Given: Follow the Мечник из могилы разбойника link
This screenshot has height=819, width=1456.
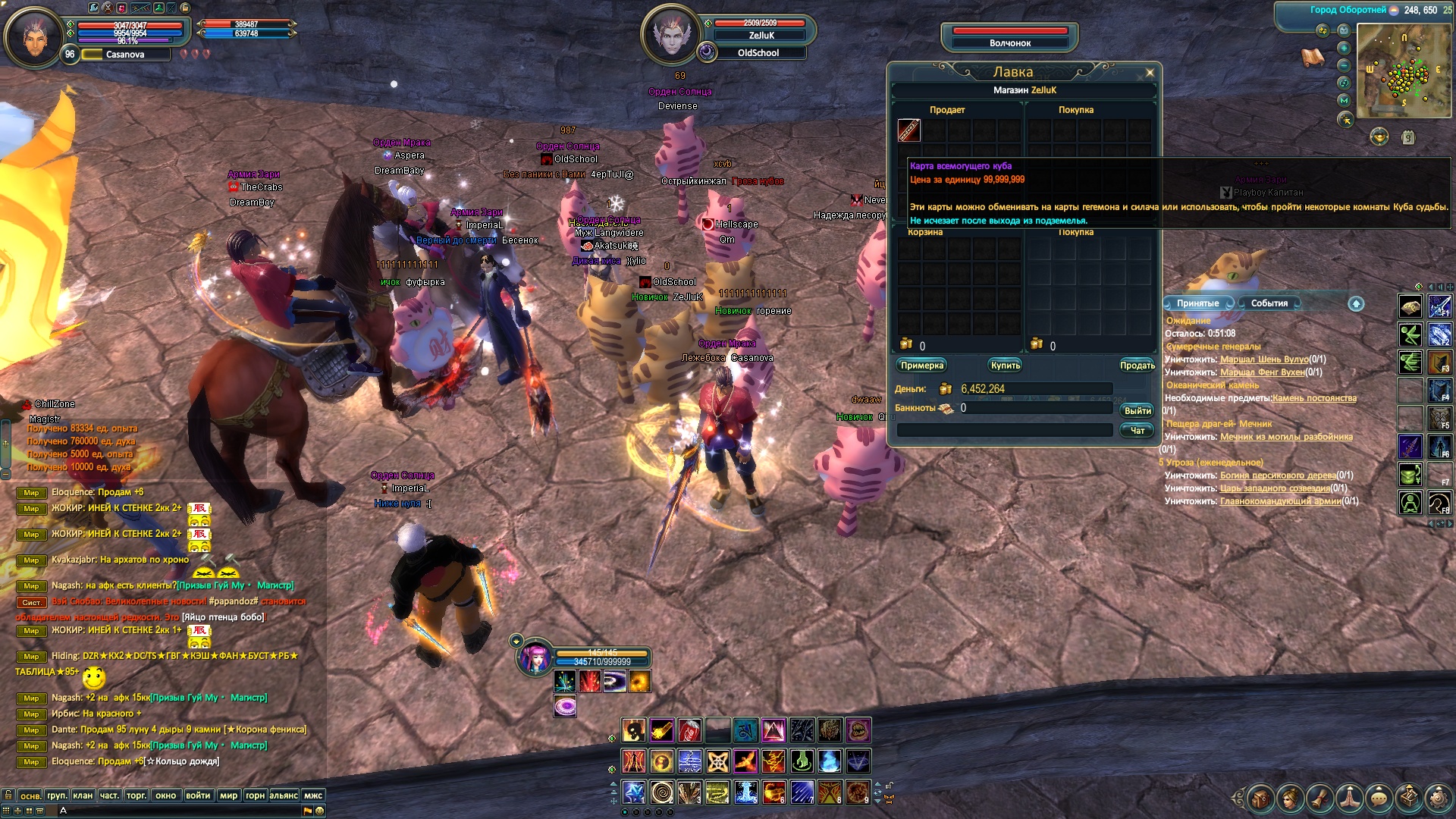Looking at the screenshot, I should point(1285,437).
